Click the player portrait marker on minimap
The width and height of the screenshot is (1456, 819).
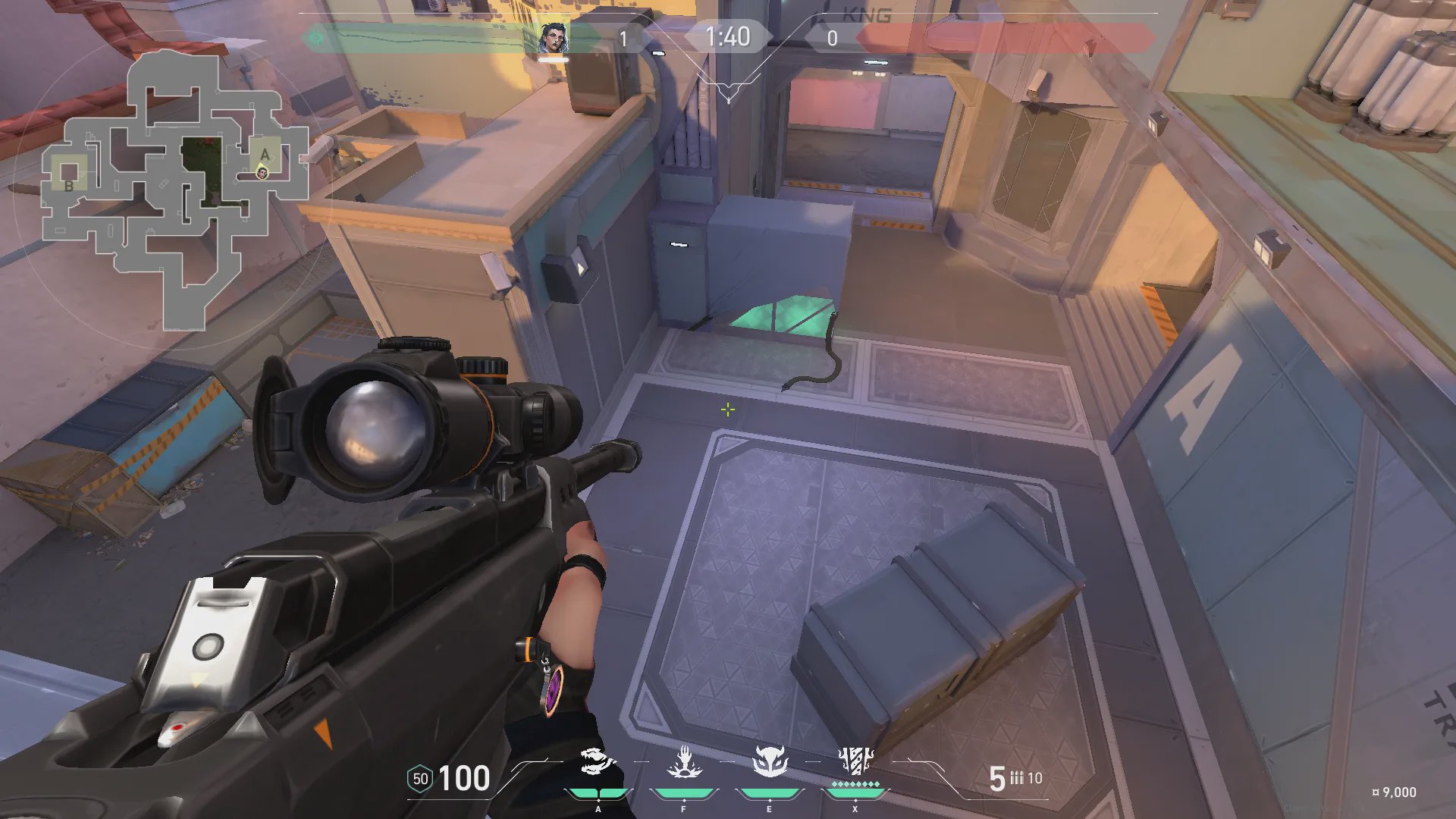pos(262,173)
